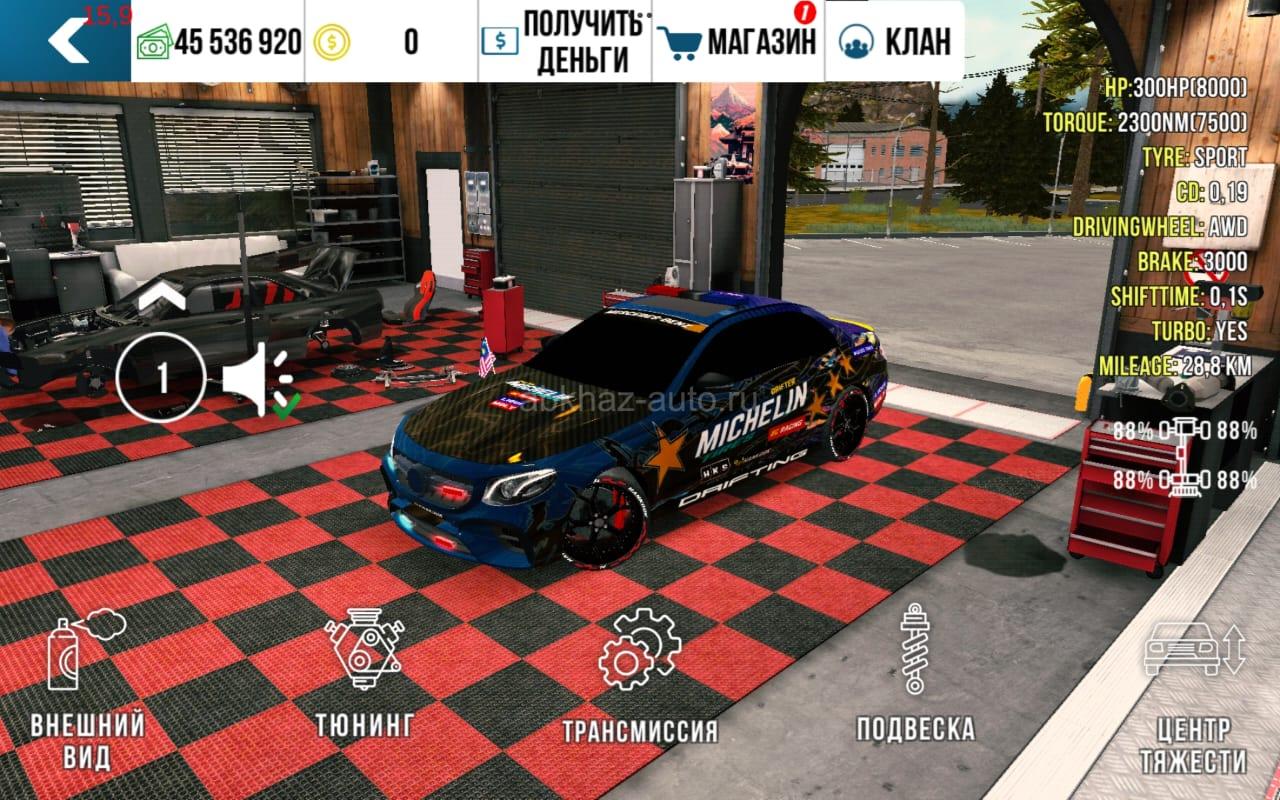Toggle the speaker sound icon
Screen dimensions: 1280x800
[255, 379]
